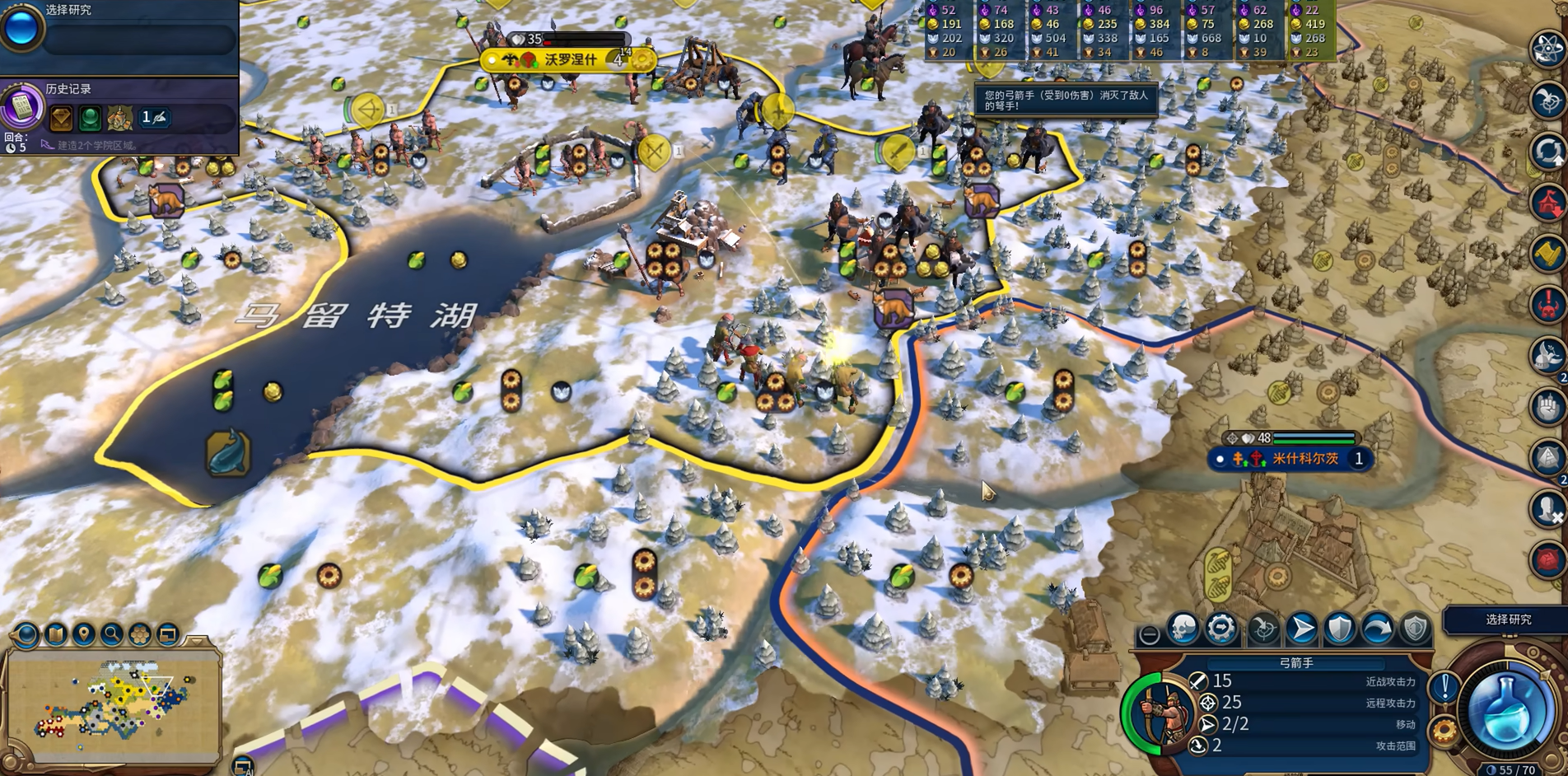Select the skull delete-unit action
This screenshot has width=1568, height=776.
coord(1183,629)
